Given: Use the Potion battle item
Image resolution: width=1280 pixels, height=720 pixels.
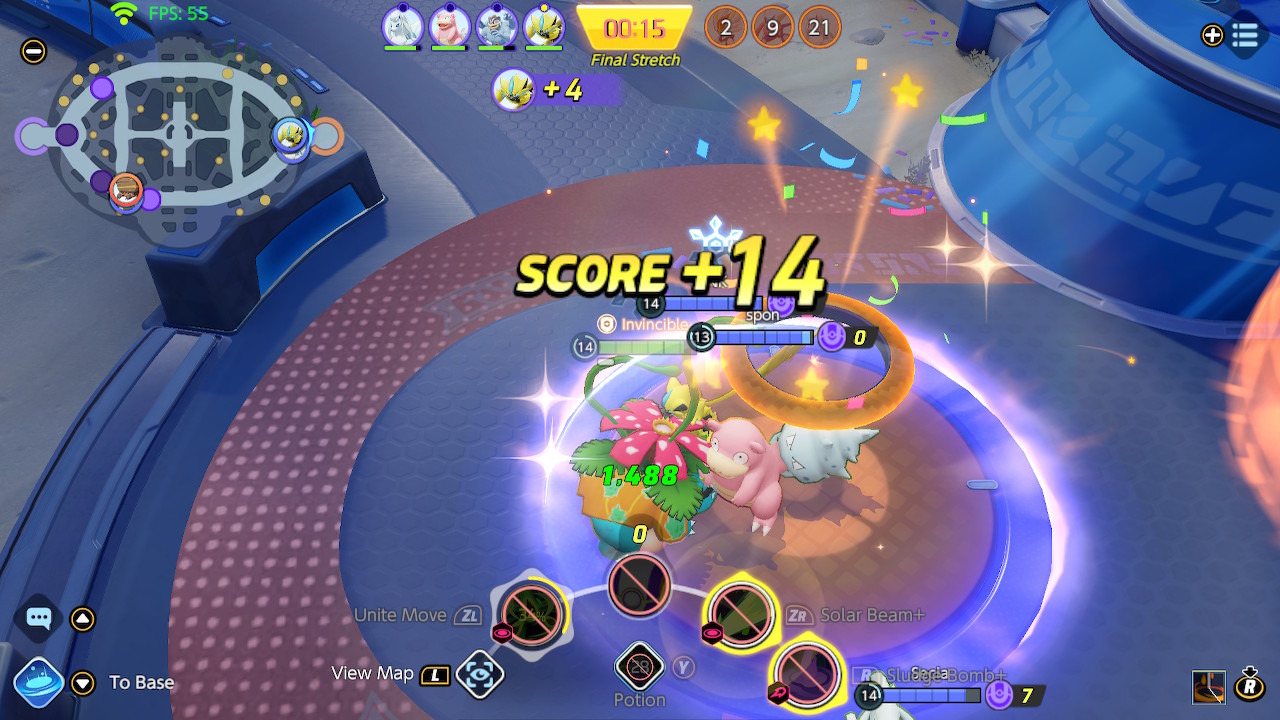Looking at the screenshot, I should click(639, 667).
